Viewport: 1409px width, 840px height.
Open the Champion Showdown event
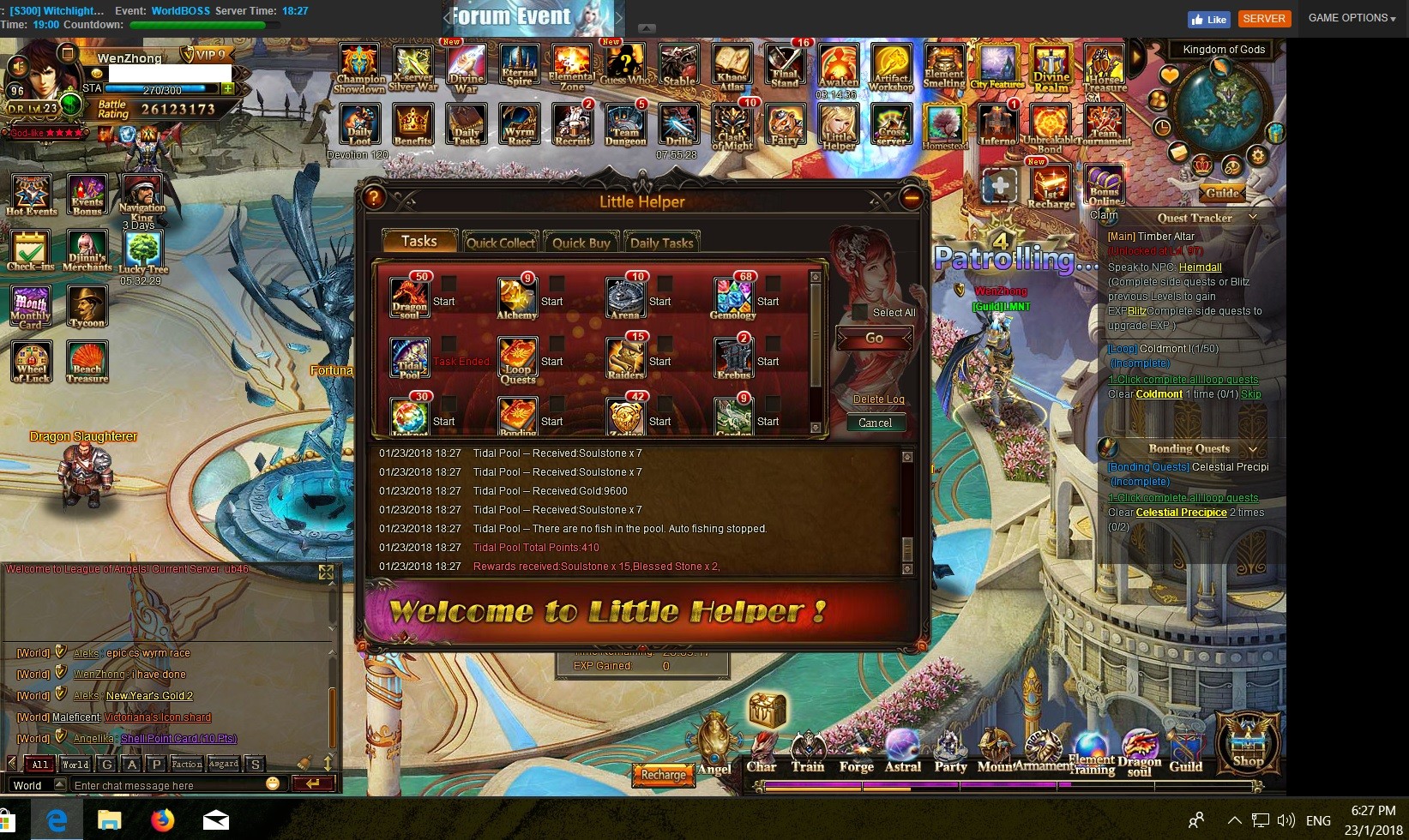click(359, 67)
